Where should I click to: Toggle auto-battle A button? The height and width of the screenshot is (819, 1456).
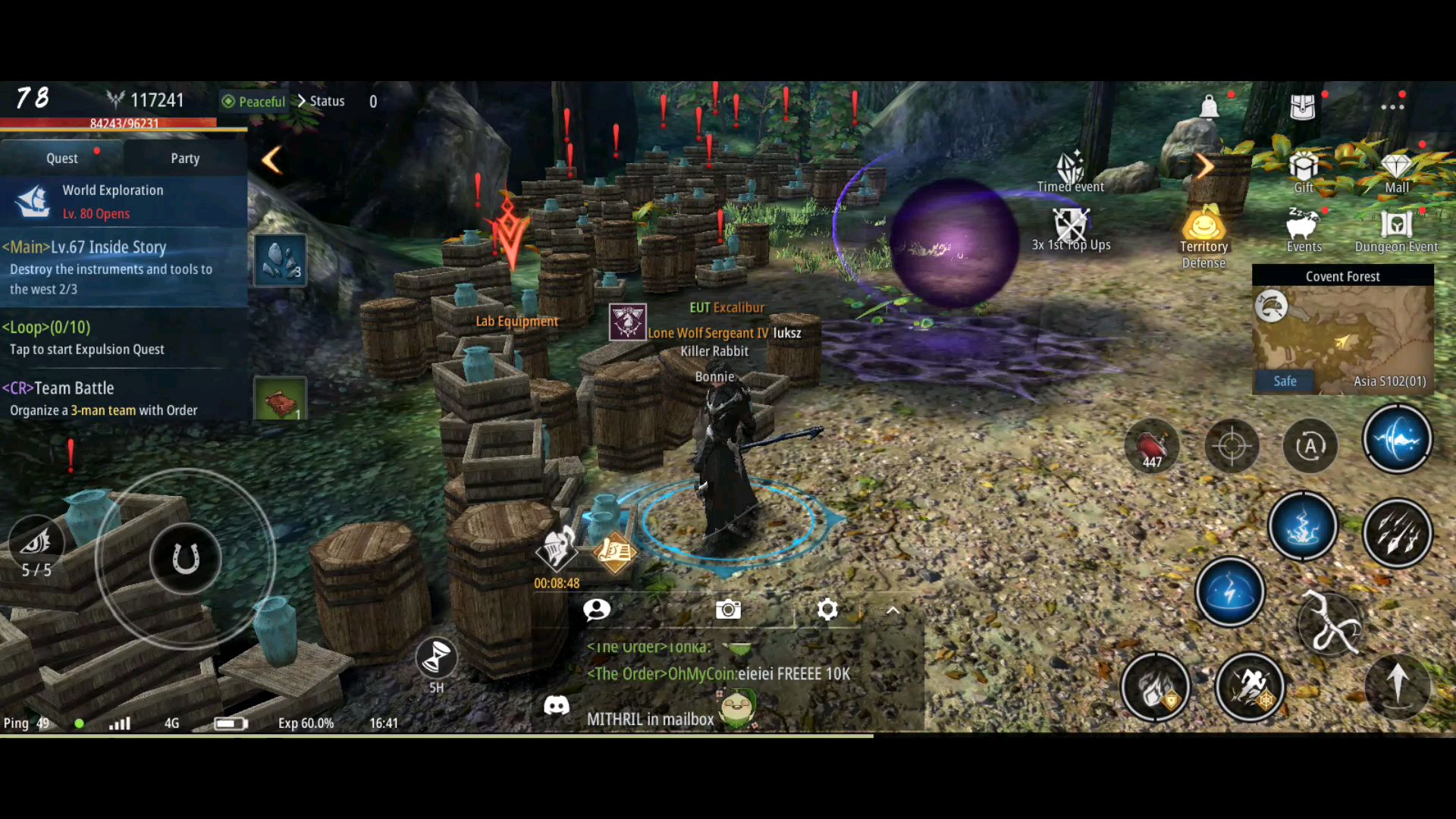(x=1310, y=446)
